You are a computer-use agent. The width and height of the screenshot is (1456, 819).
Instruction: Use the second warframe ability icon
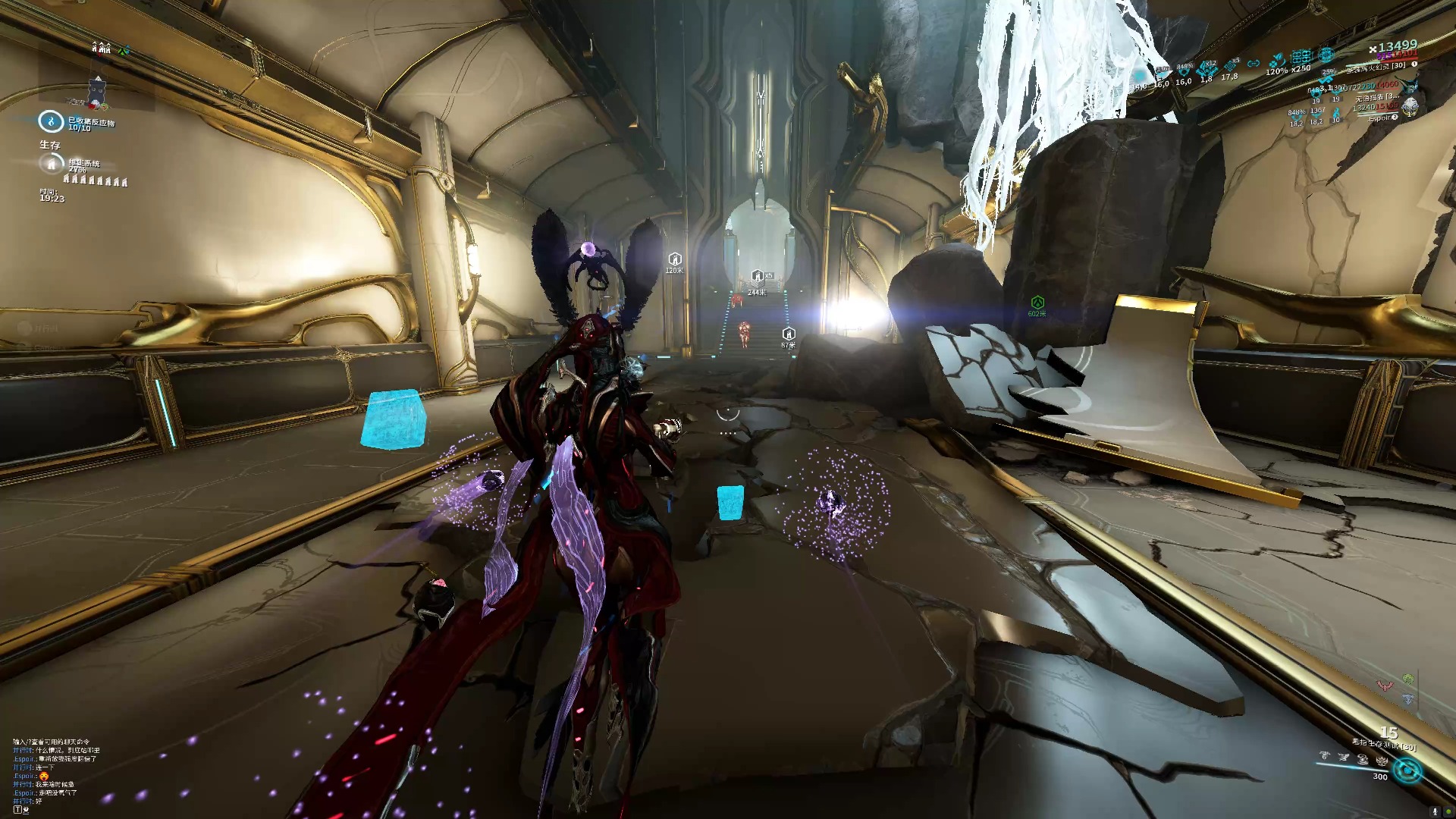[x=1344, y=757]
